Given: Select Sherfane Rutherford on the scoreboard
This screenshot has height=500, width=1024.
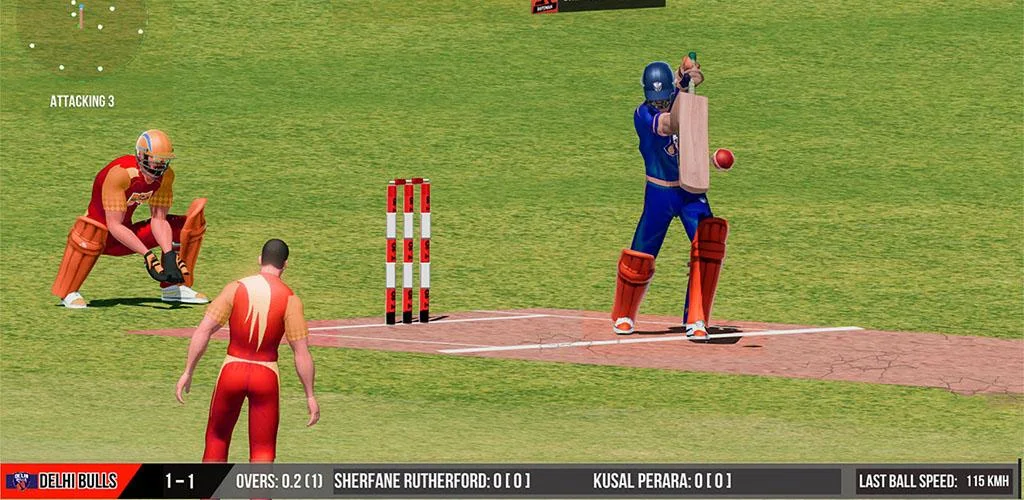Looking at the screenshot, I should (x=432, y=481).
